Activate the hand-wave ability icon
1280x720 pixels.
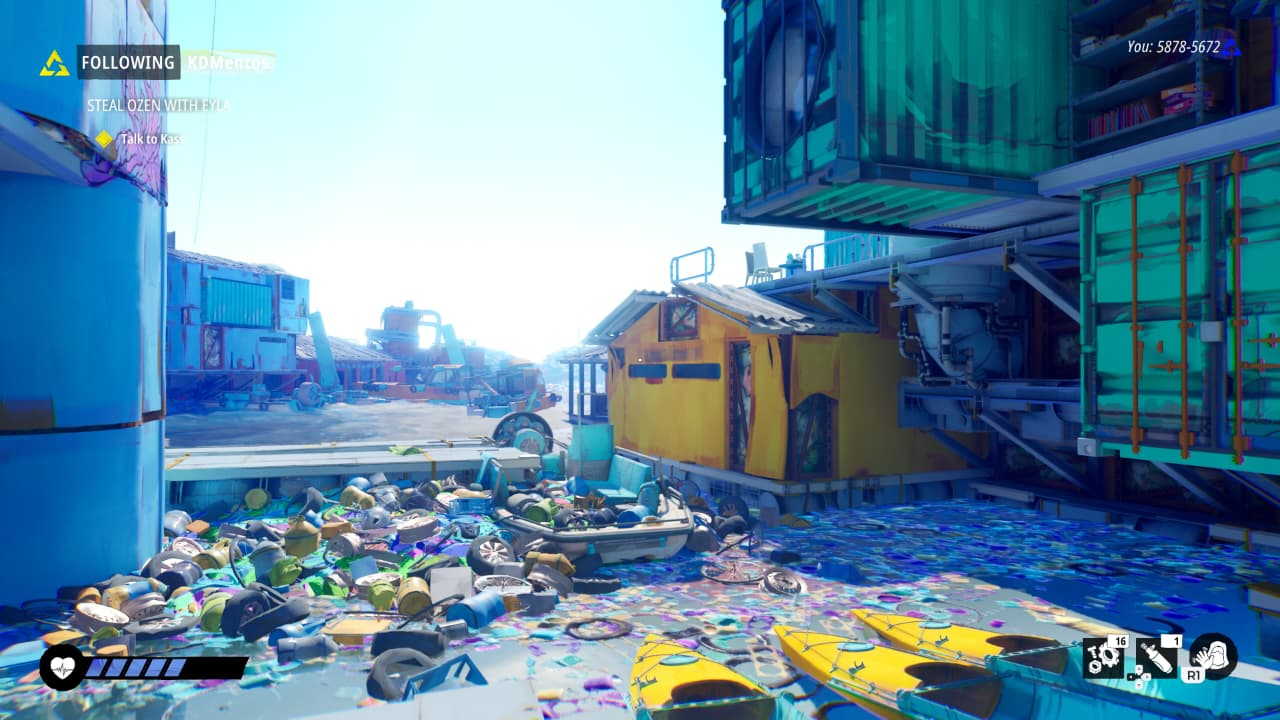click(x=1213, y=657)
